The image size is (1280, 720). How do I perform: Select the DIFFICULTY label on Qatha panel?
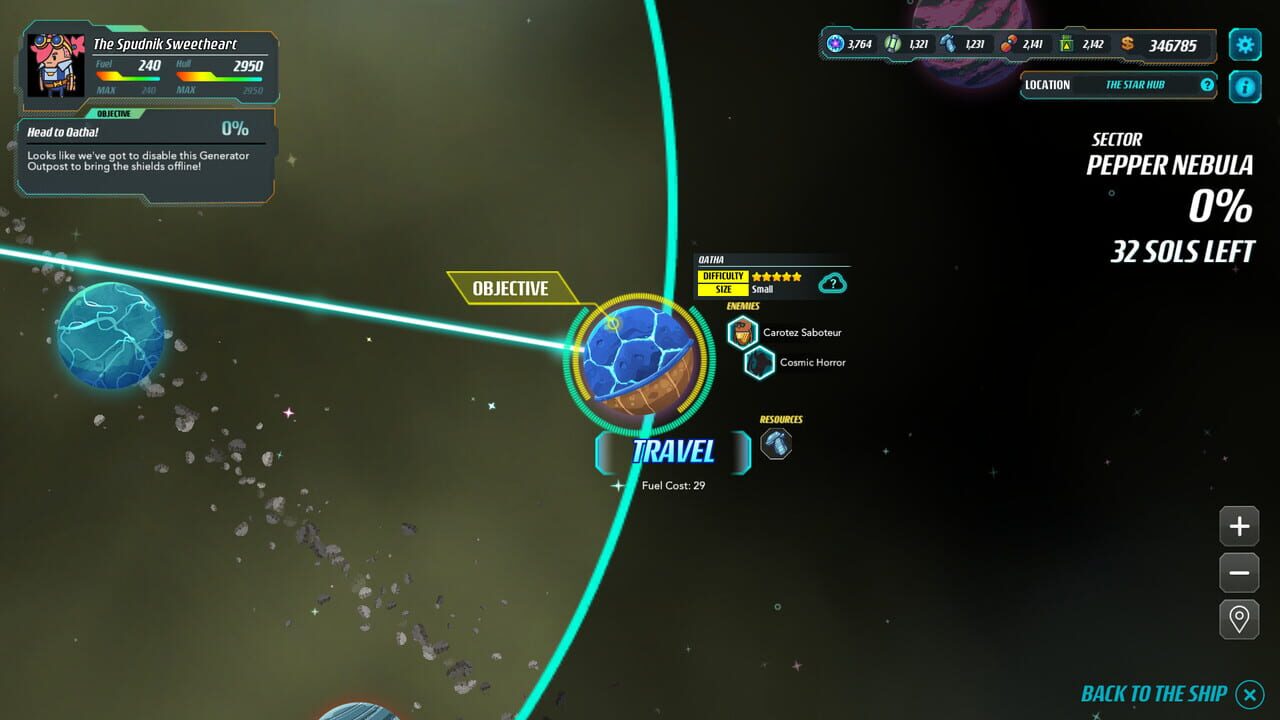tap(722, 276)
